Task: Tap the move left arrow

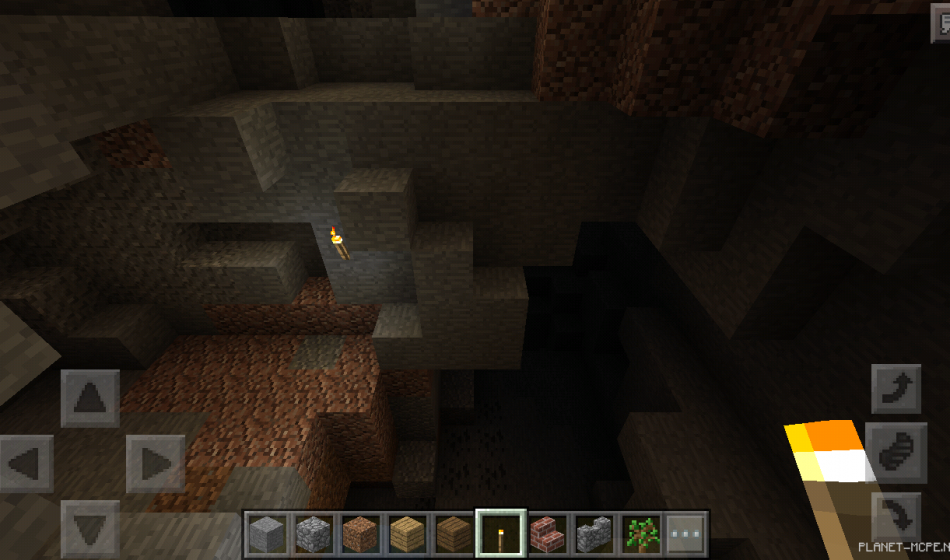Action: click(x=27, y=464)
